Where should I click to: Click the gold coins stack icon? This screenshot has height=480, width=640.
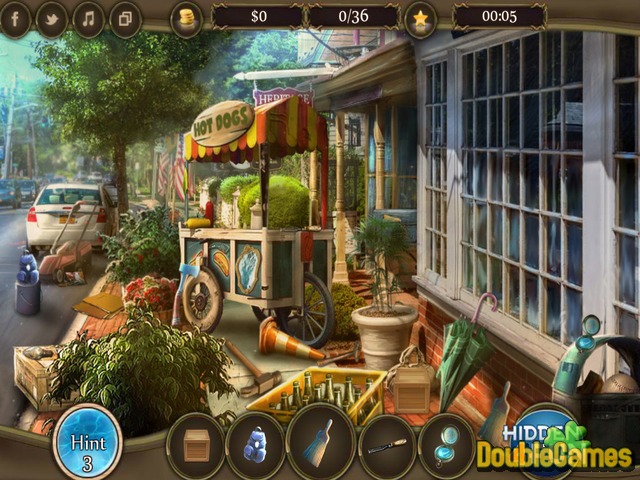pyautogui.click(x=186, y=18)
